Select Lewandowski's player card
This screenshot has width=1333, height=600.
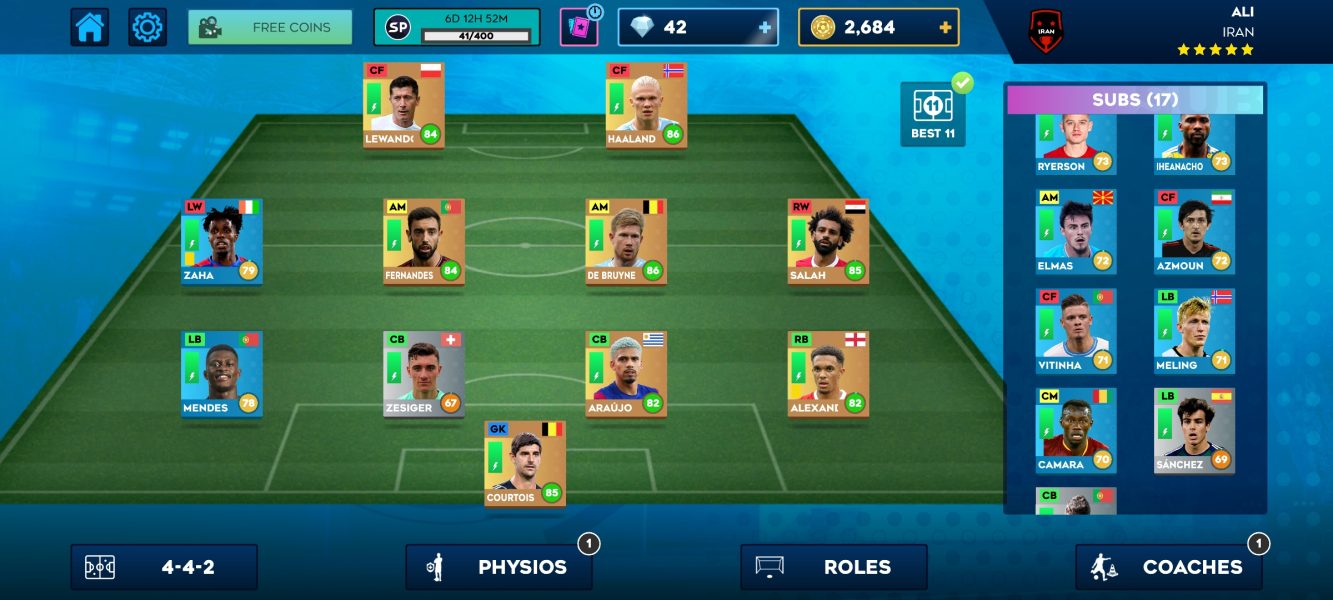(404, 105)
